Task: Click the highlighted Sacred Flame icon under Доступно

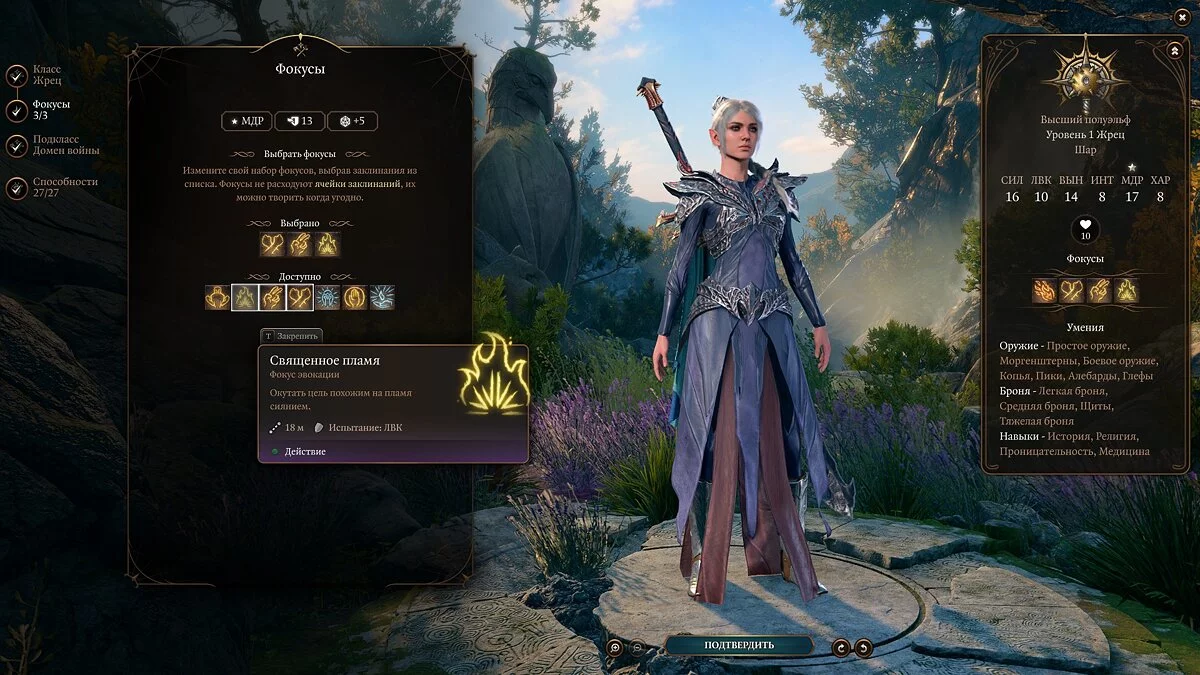Action: pos(245,297)
